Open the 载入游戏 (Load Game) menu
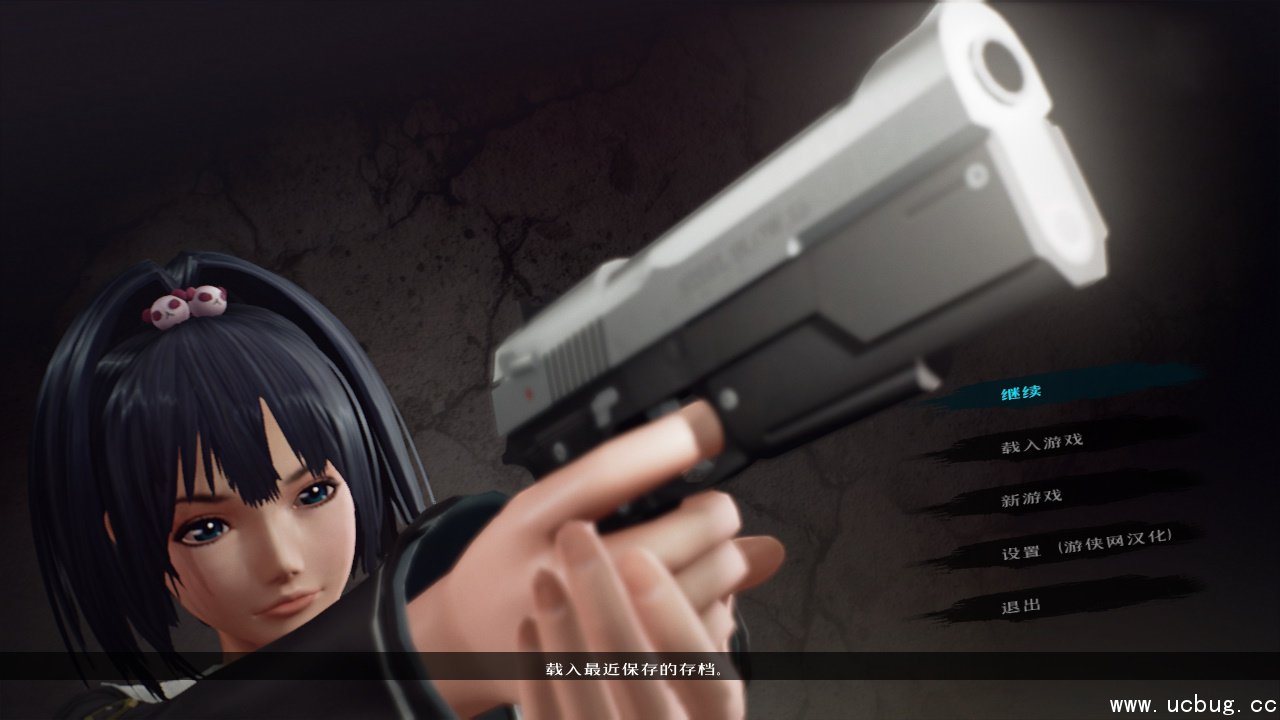This screenshot has width=1280, height=720. pos(1041,442)
